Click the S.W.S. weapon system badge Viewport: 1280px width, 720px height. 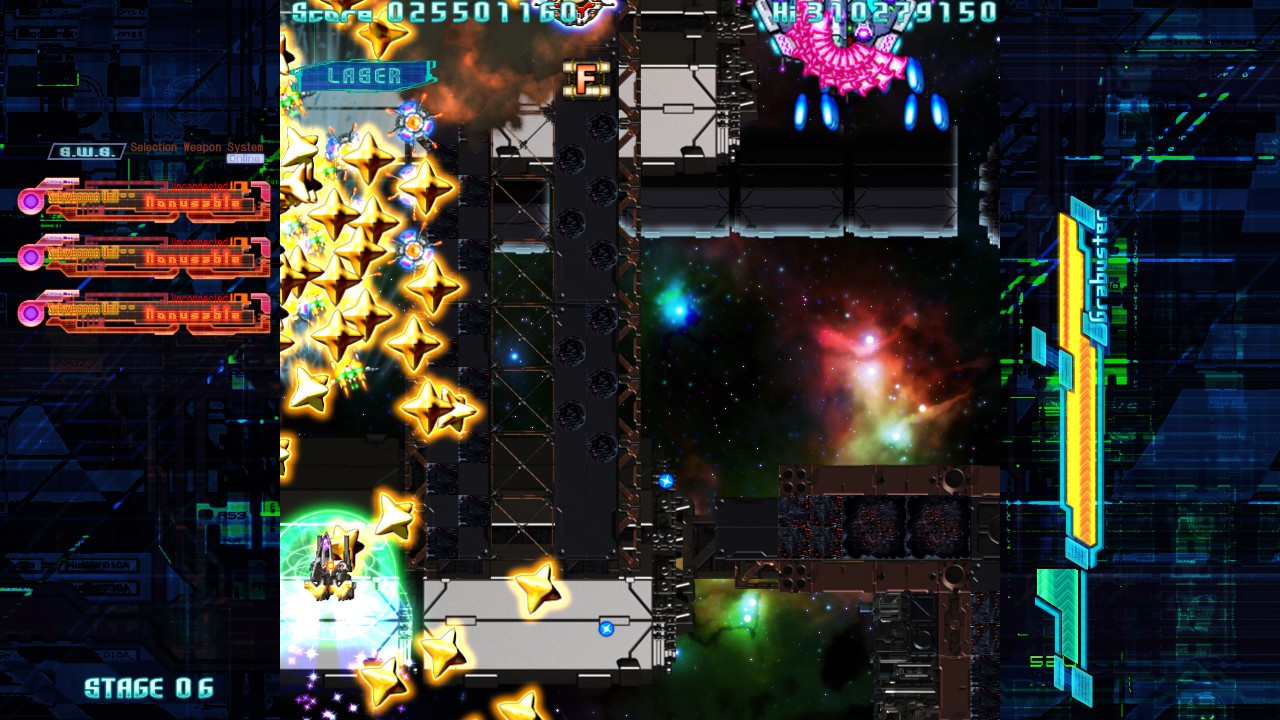point(88,152)
